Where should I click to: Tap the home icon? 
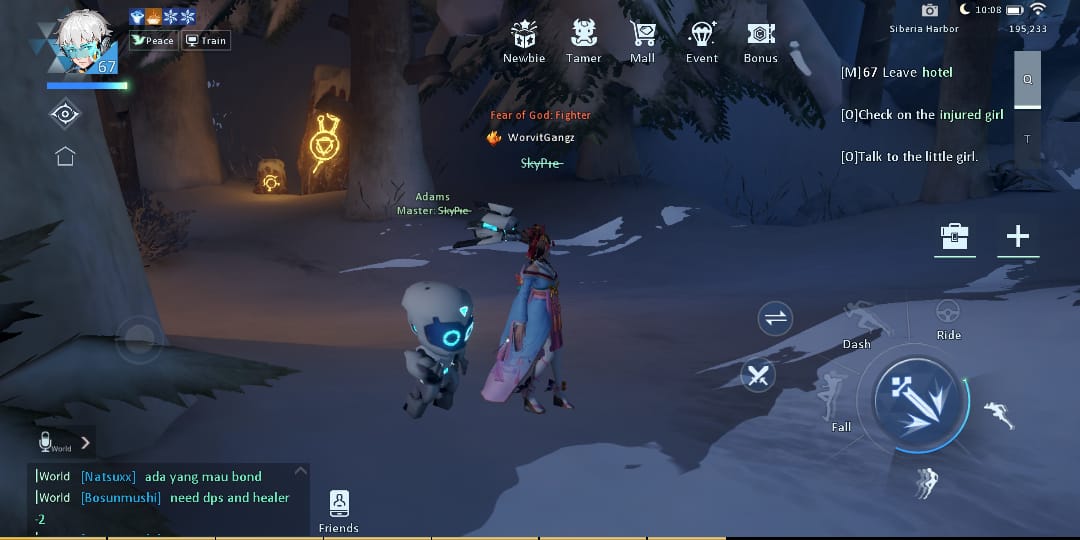tap(65, 156)
